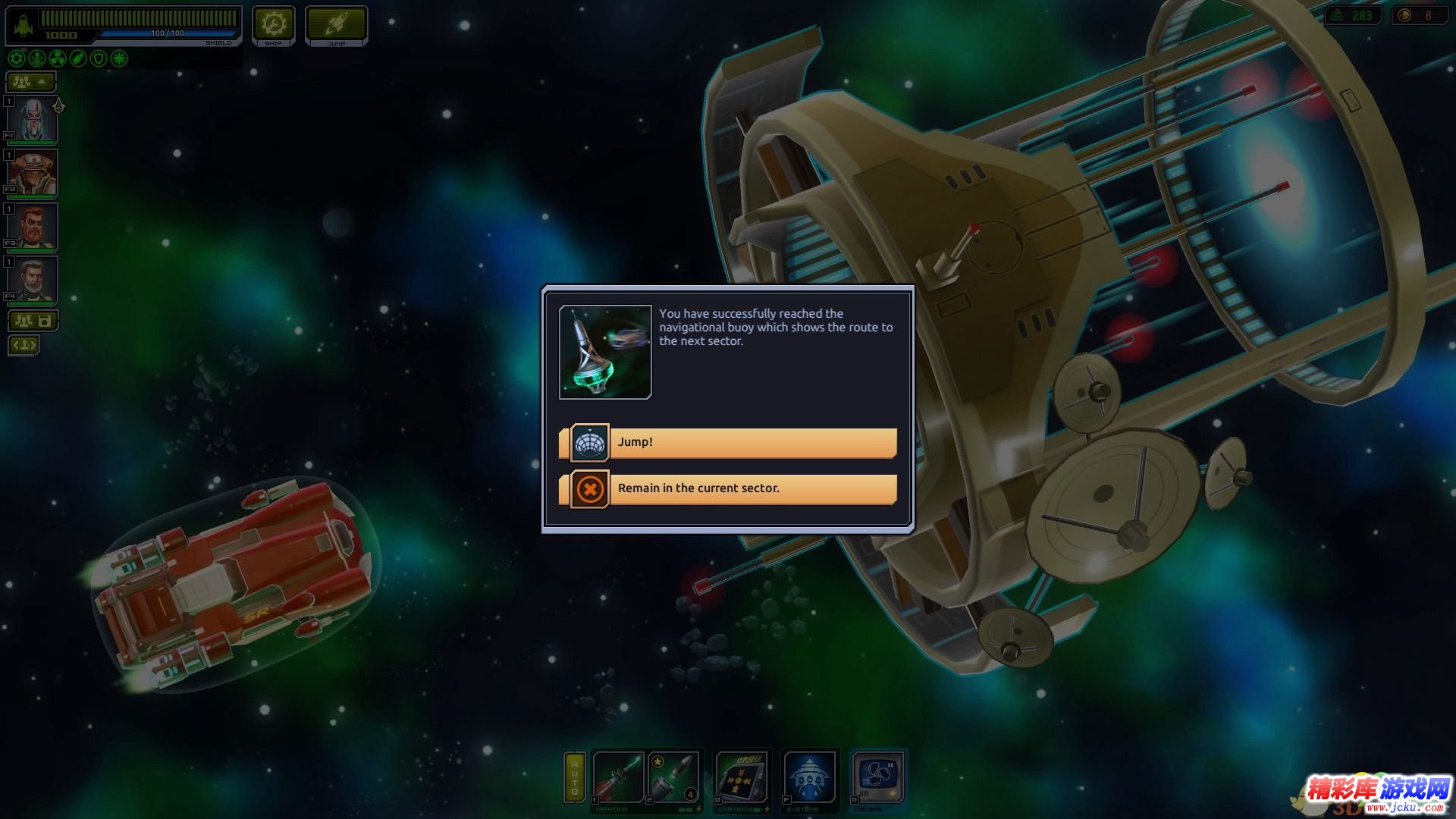
Task: Click the green shield status icon
Action: point(99,58)
